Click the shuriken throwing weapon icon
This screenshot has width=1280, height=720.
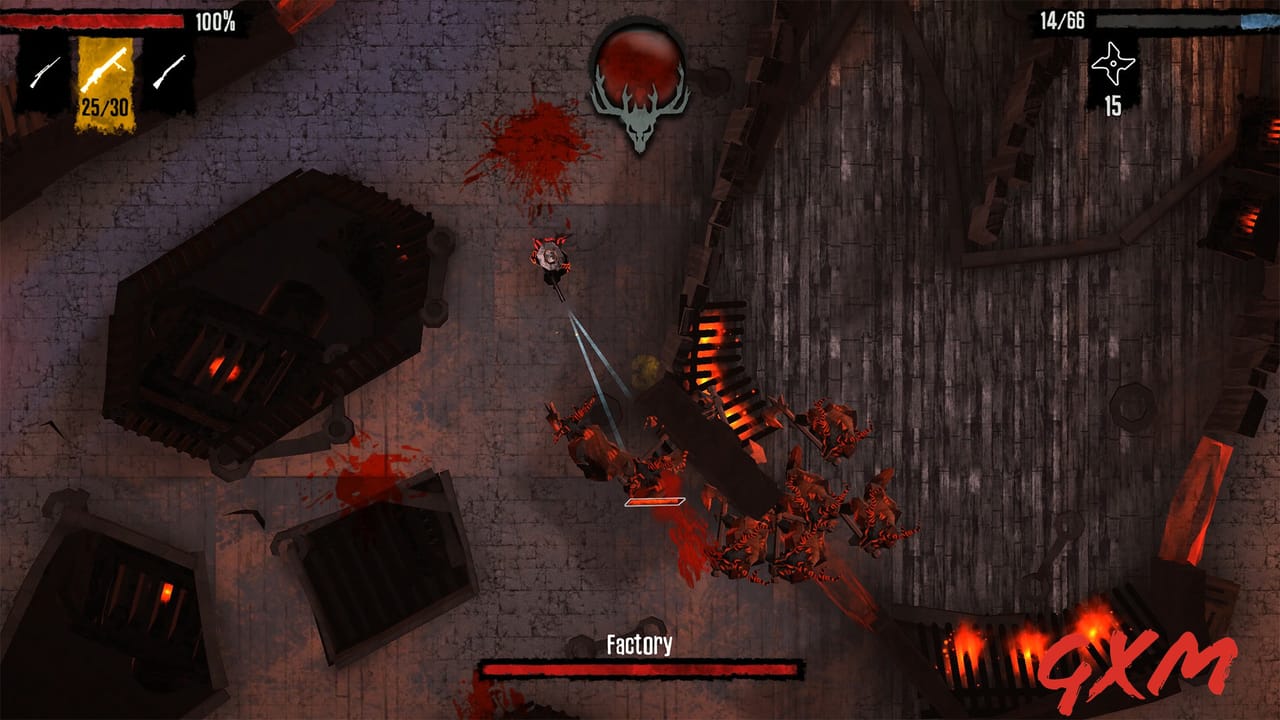(1113, 62)
